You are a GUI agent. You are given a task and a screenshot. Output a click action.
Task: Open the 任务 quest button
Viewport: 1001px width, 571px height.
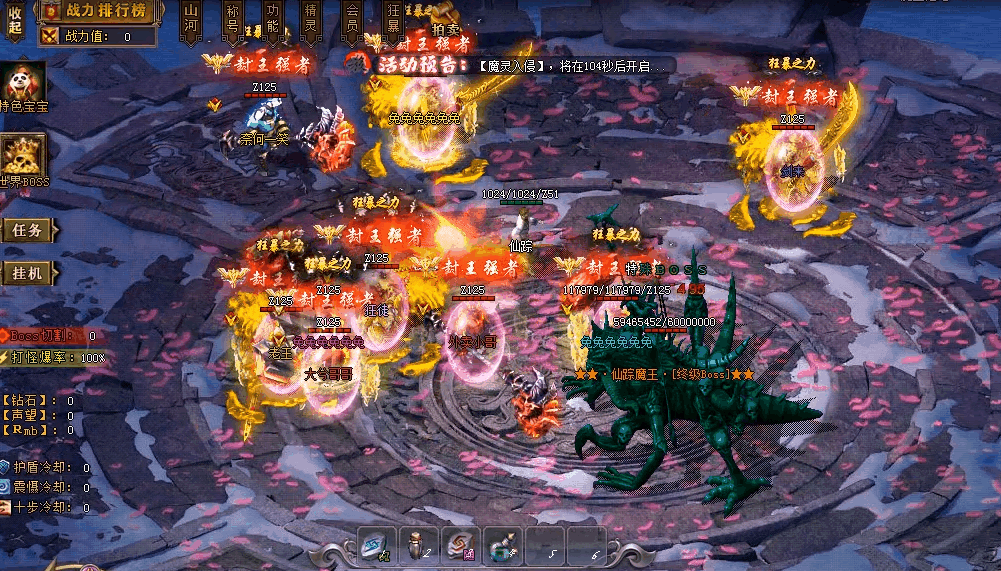(27, 230)
